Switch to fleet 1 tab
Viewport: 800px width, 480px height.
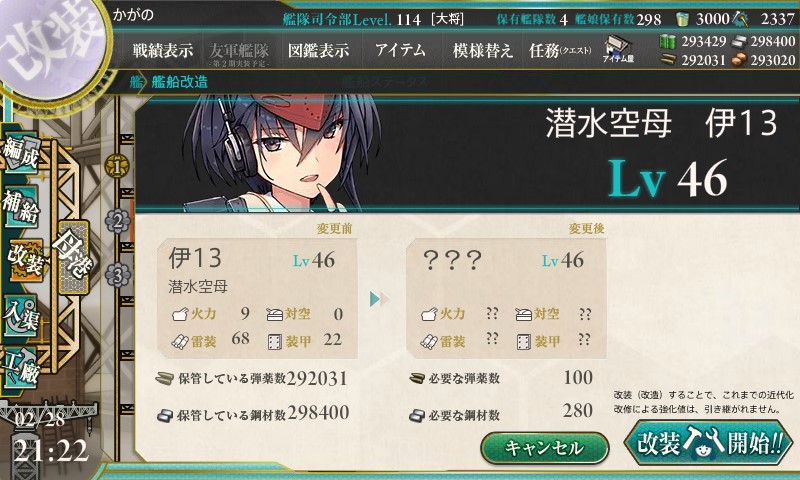pyautogui.click(x=118, y=163)
